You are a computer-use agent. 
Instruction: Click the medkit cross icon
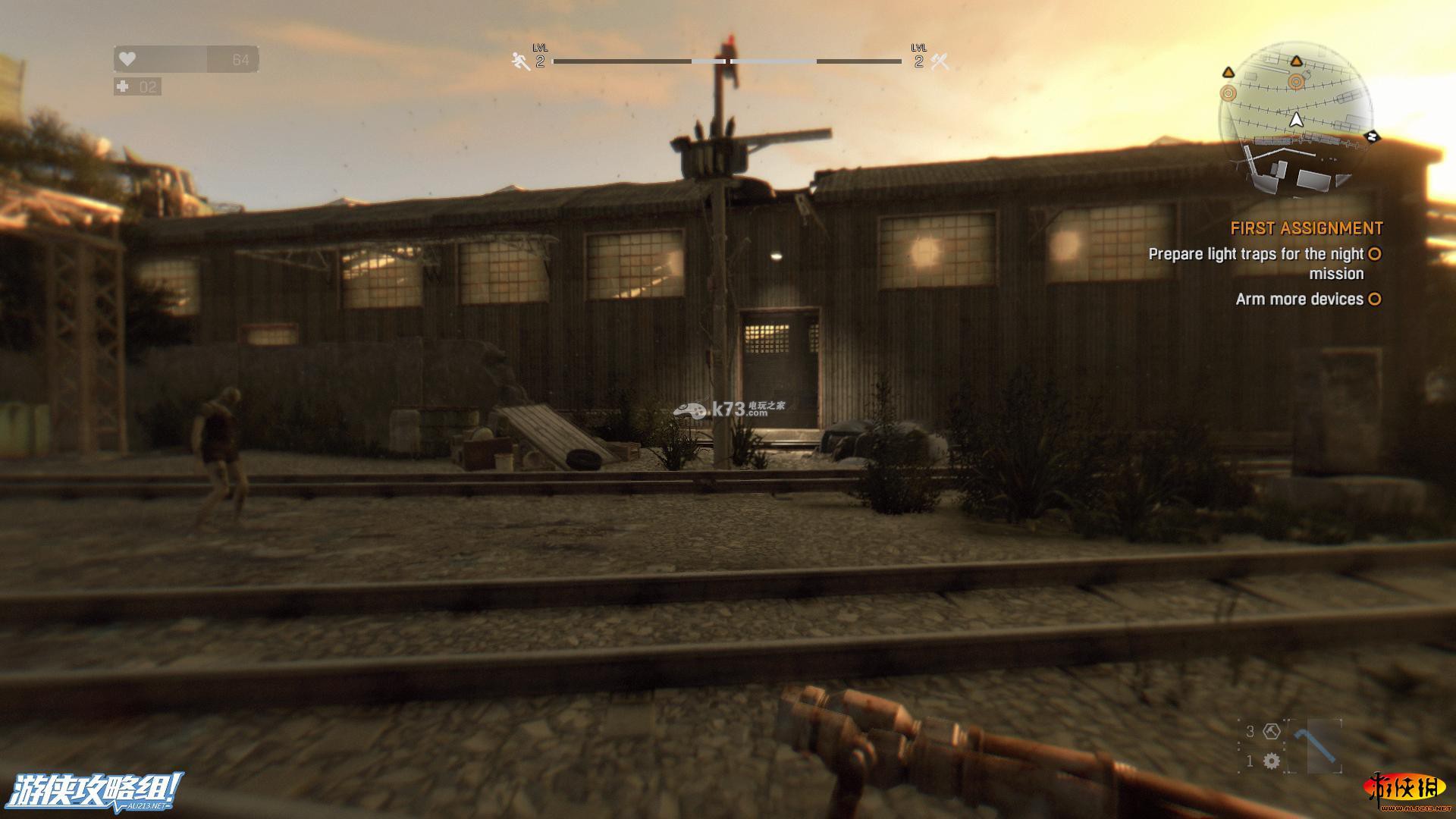[x=123, y=86]
